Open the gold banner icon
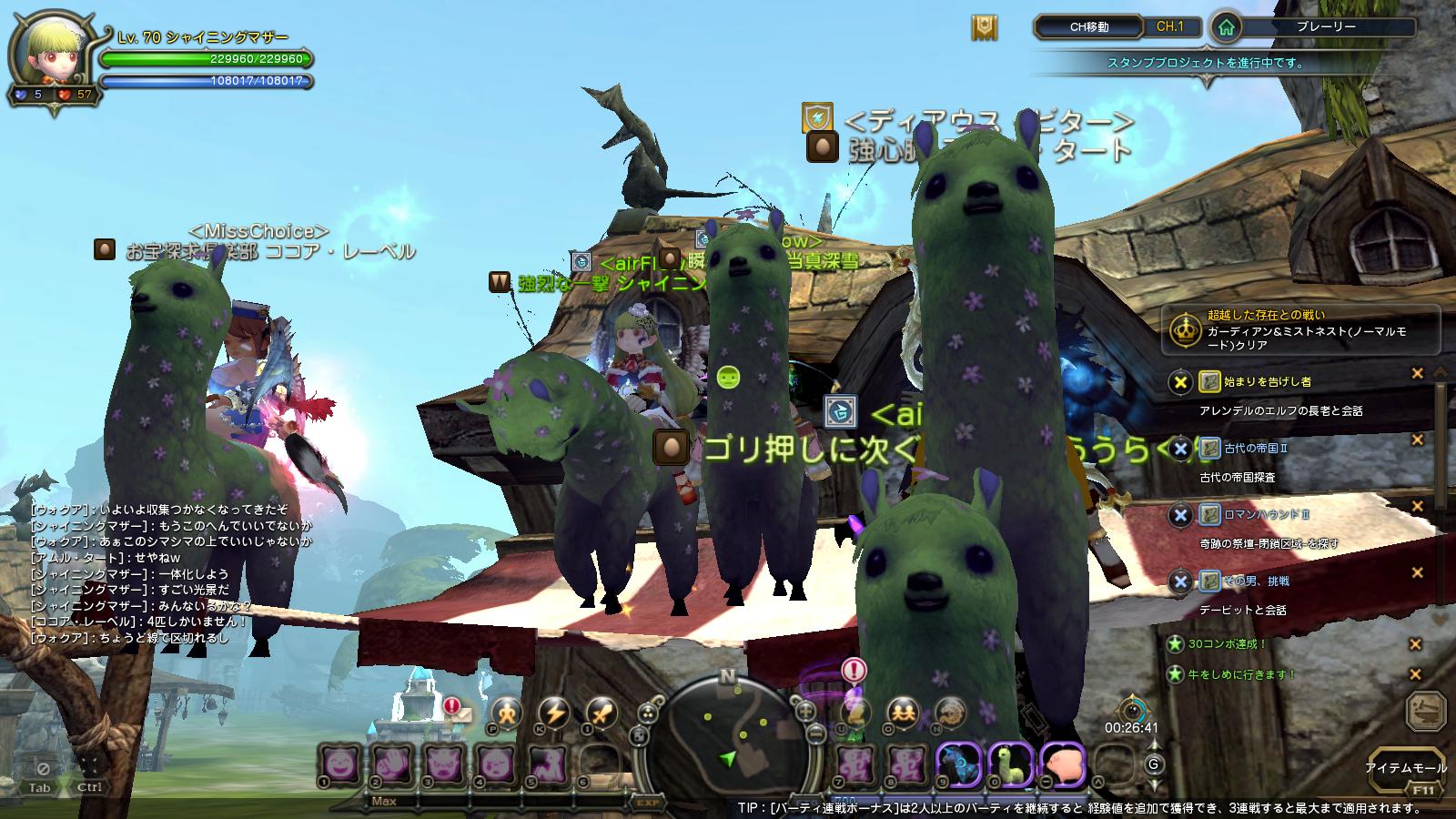Image resolution: width=1456 pixels, height=819 pixels. coord(984,27)
